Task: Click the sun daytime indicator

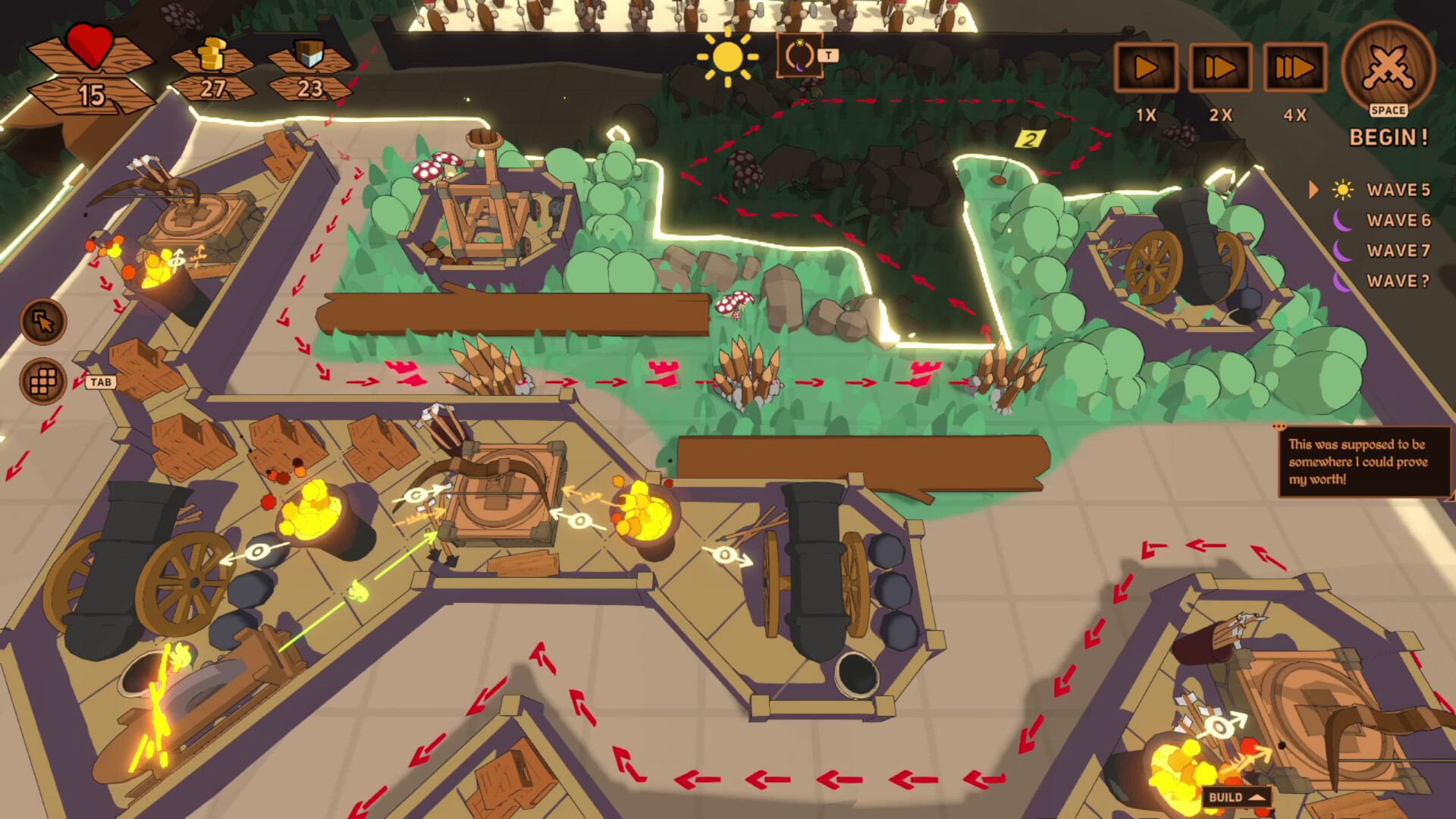Action: pyautogui.click(x=728, y=58)
